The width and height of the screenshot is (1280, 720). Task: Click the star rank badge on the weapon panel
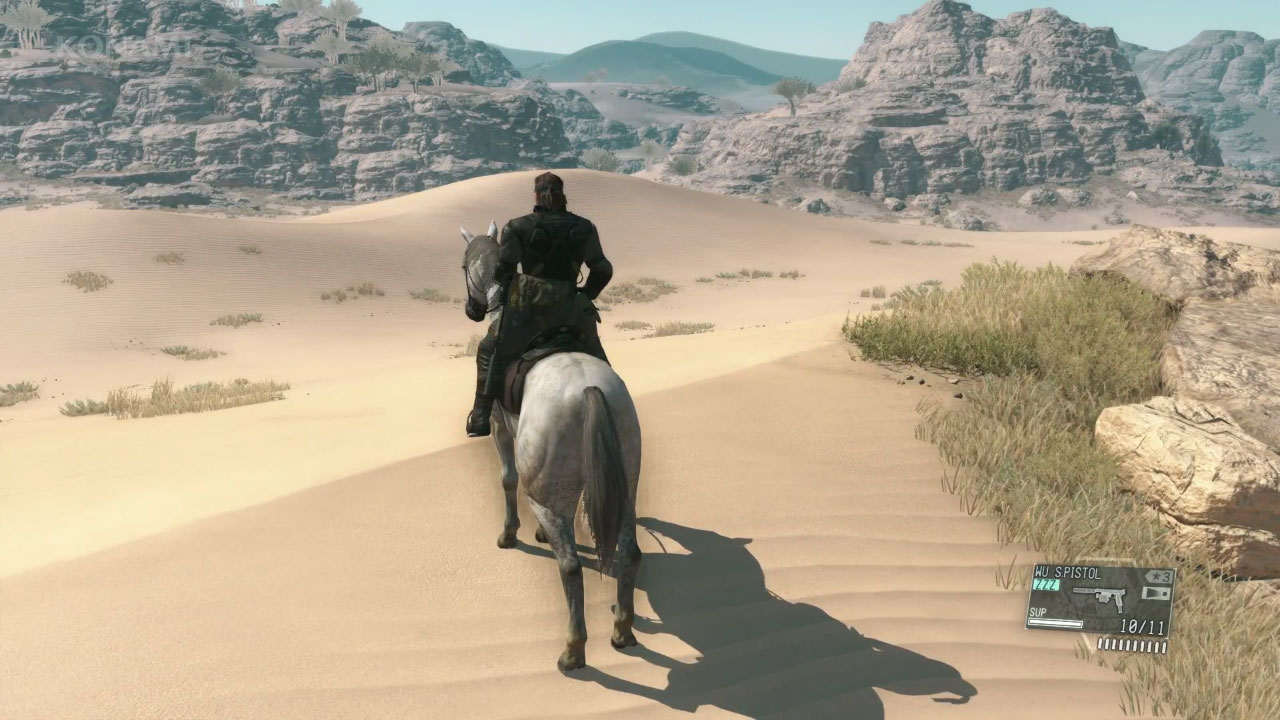pyautogui.click(x=1156, y=576)
